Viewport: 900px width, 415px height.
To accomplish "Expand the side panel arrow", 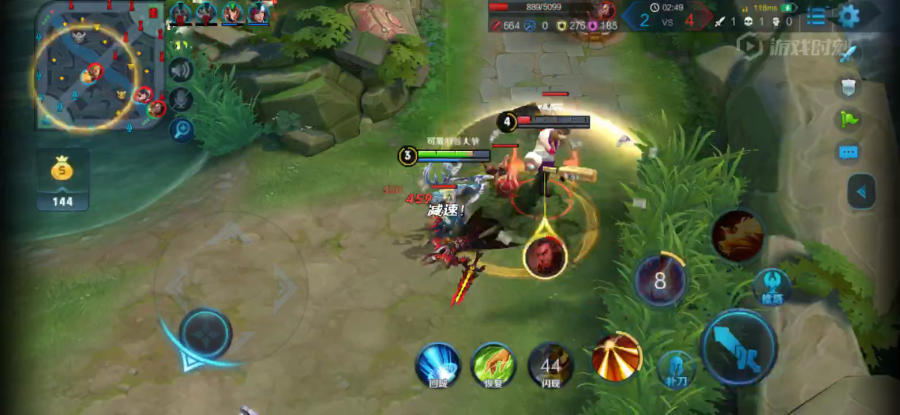I will point(861,191).
